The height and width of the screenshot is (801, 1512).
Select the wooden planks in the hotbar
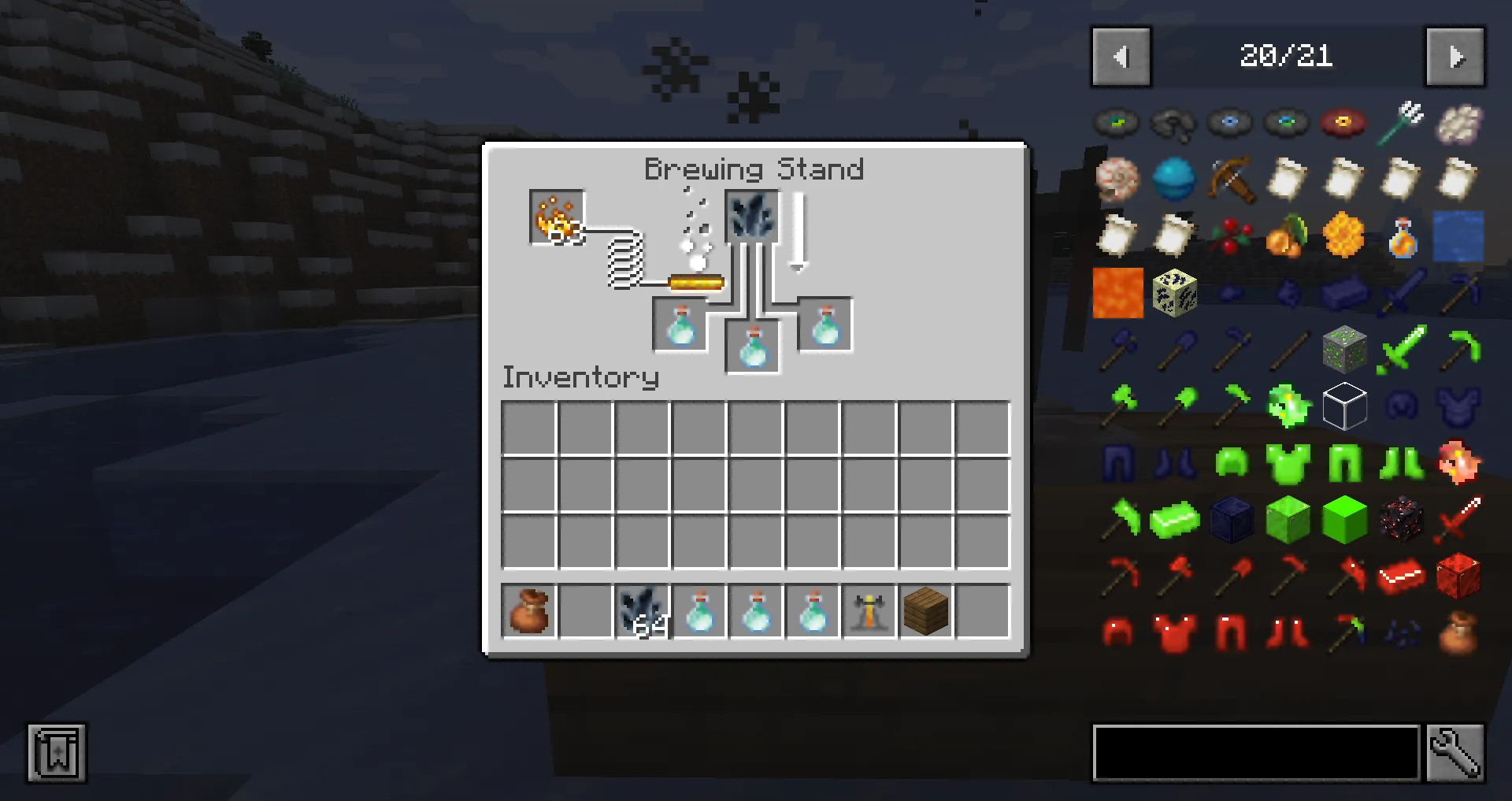point(925,610)
